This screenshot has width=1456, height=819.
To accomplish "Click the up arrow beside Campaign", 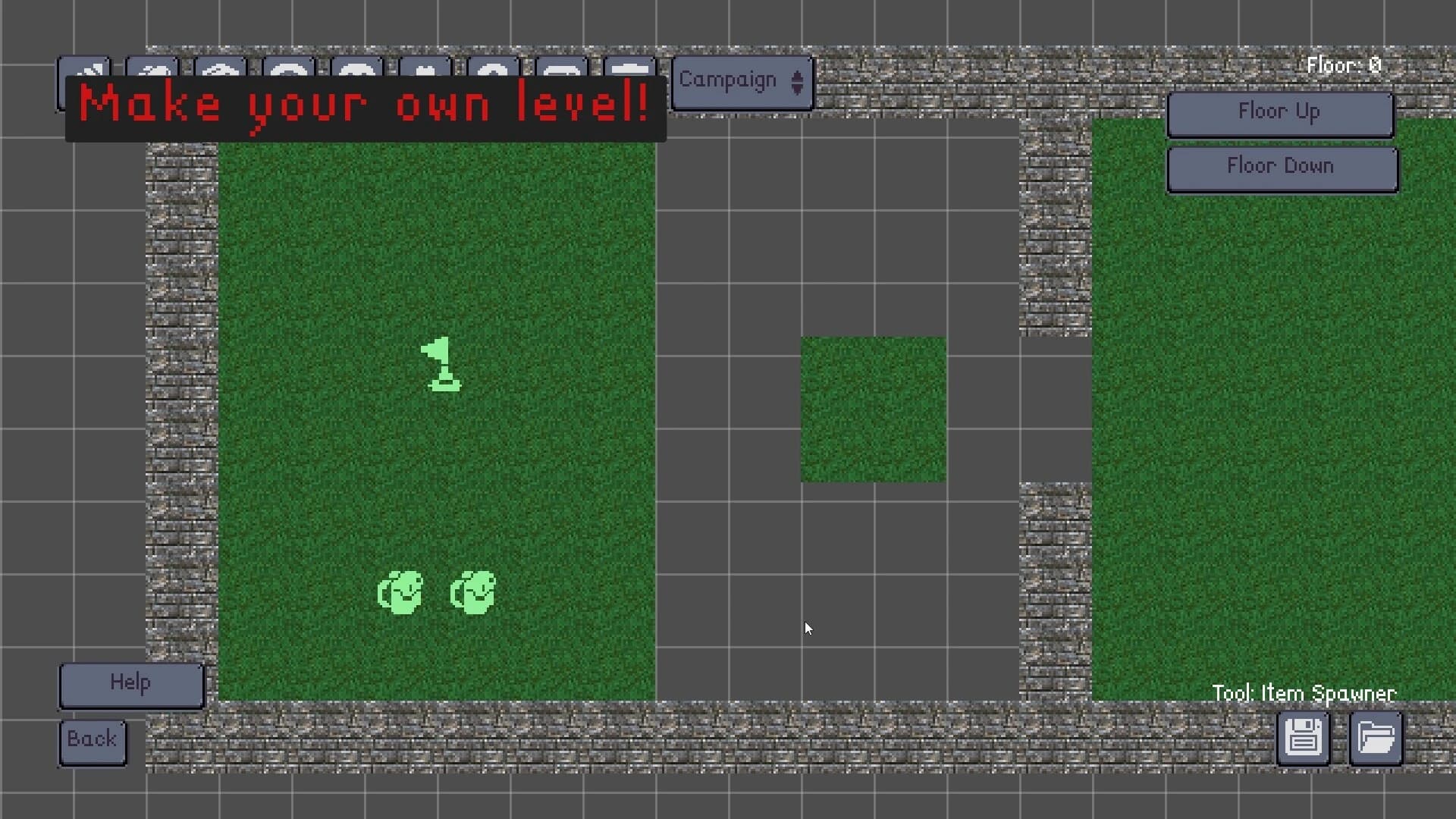I will pos(797,76).
